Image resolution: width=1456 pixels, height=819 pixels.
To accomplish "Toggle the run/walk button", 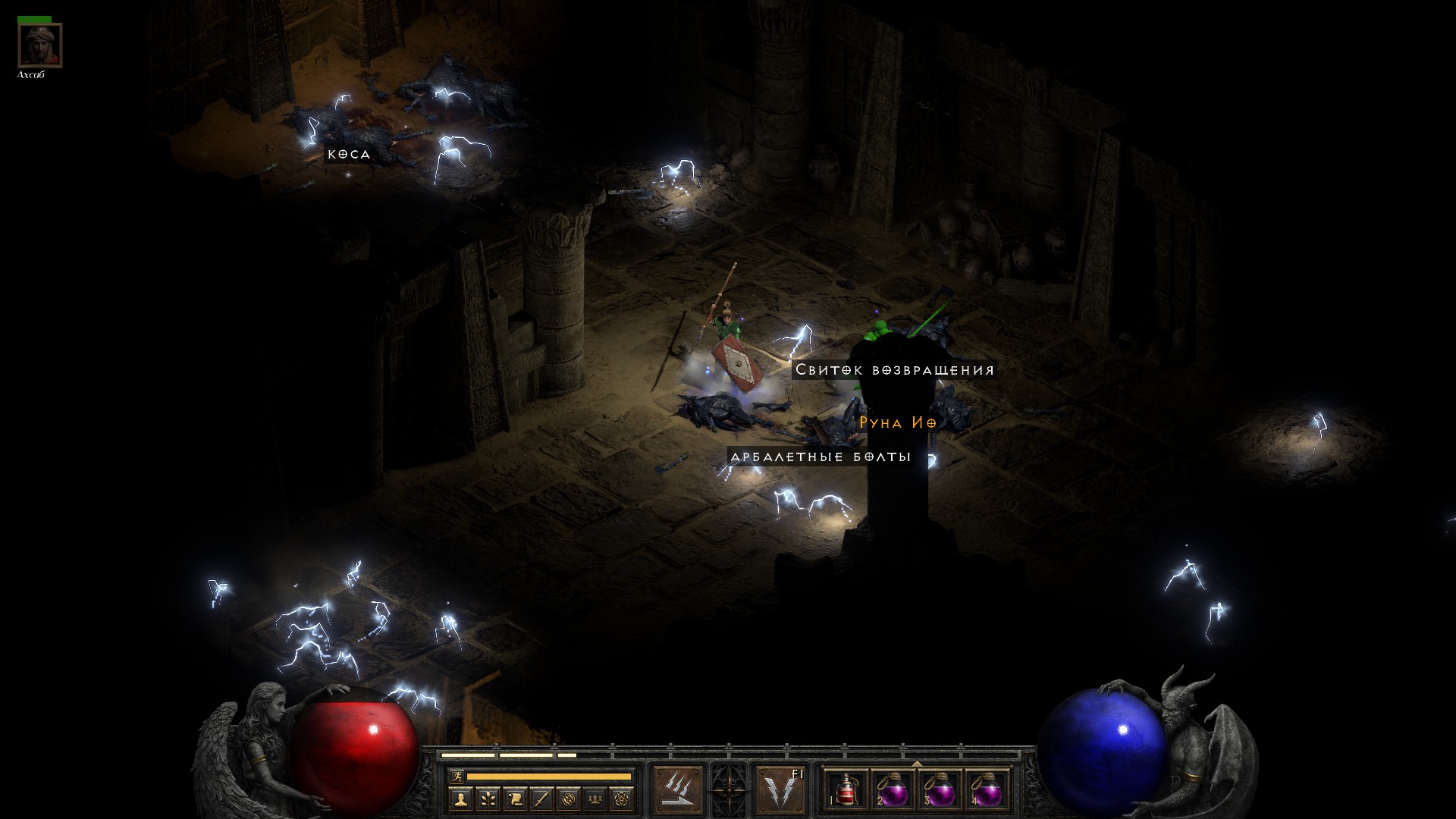I will pos(457,777).
